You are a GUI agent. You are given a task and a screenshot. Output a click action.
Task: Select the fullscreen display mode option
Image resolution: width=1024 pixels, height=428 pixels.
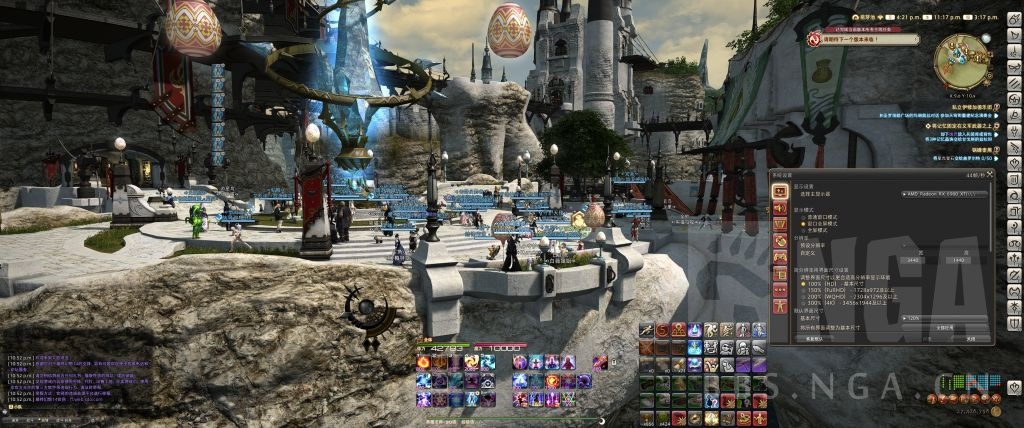[801, 229]
